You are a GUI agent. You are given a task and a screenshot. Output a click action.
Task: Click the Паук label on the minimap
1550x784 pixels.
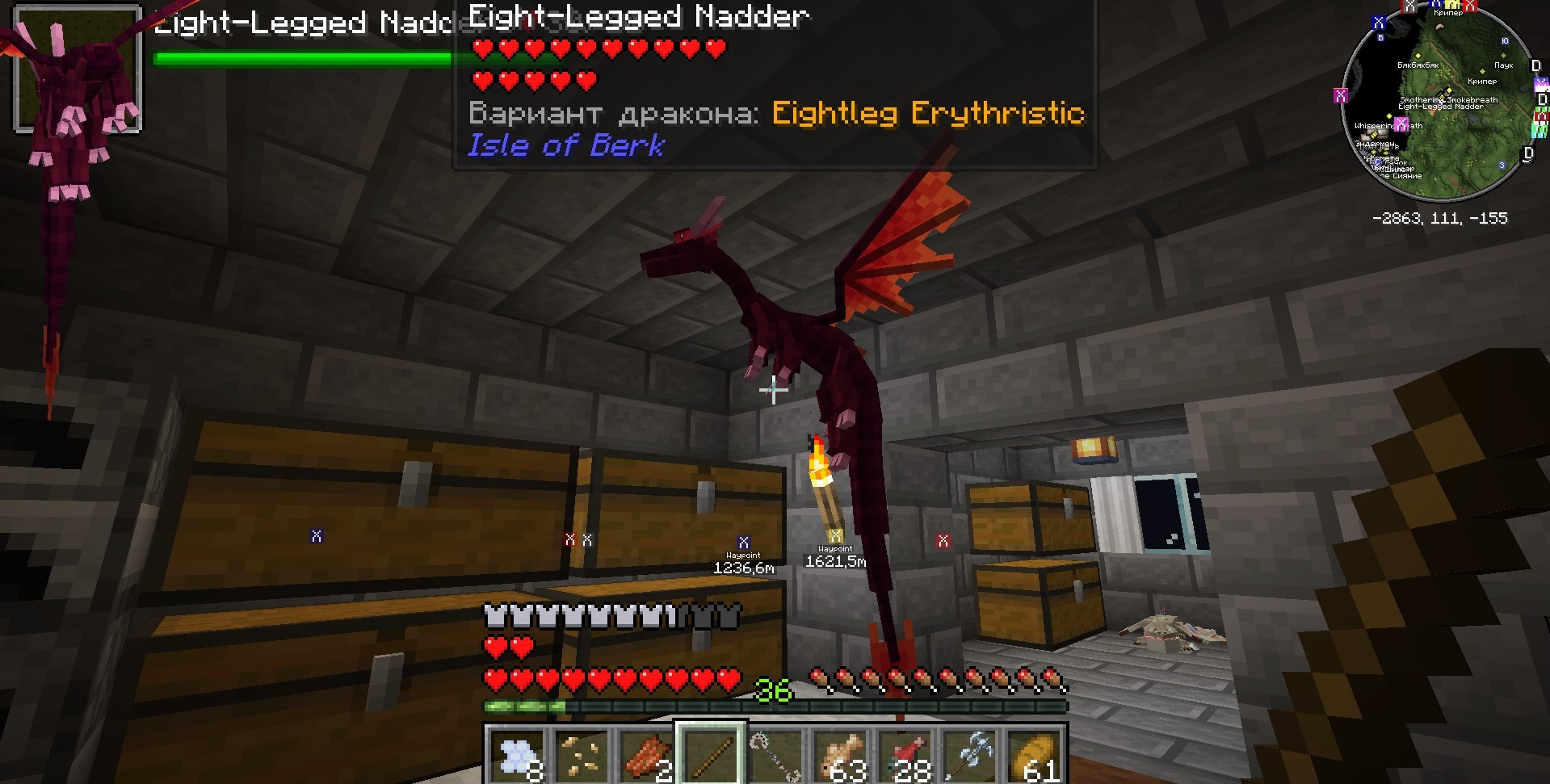tap(1503, 65)
